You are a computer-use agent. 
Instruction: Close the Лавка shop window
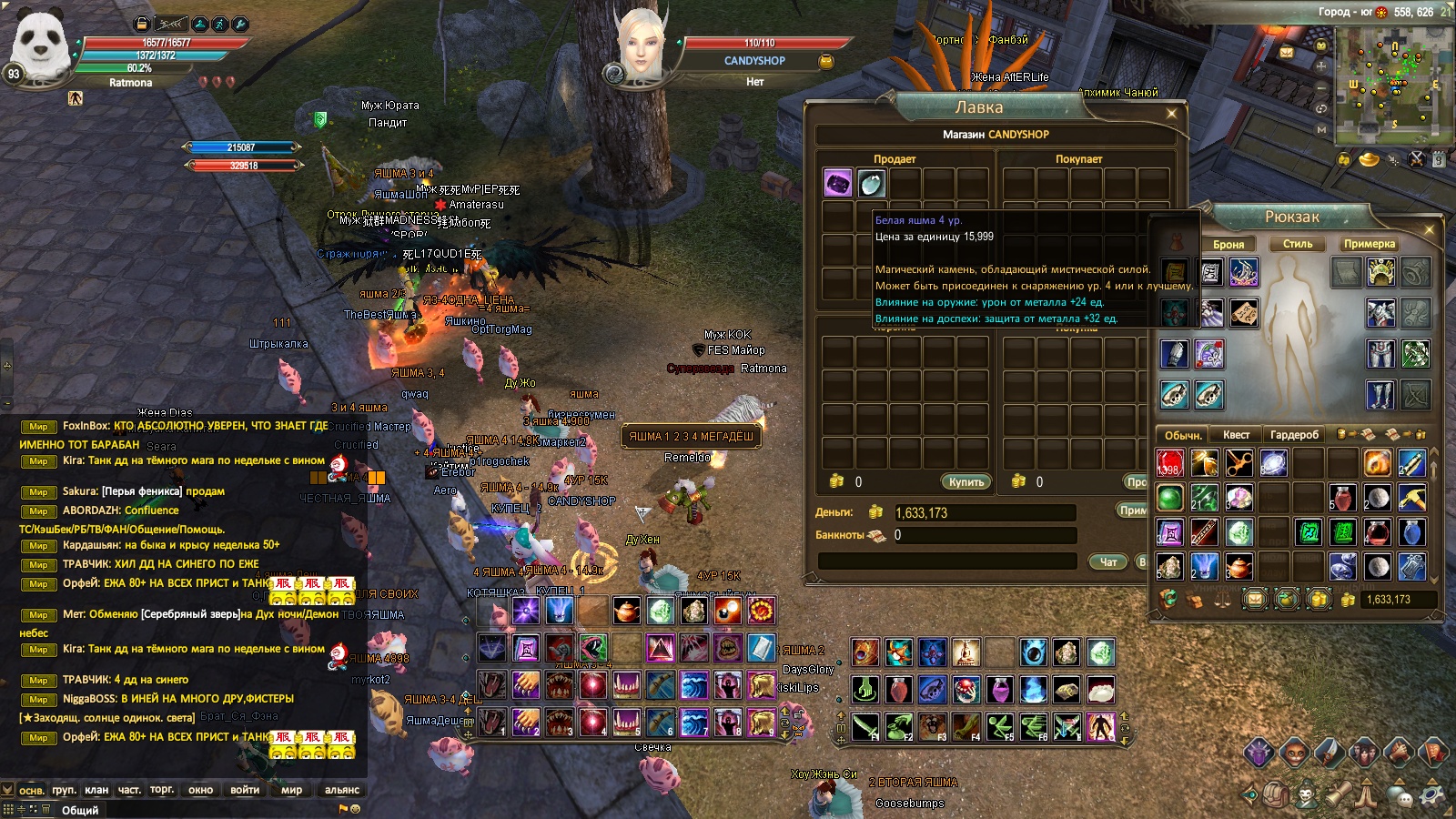[1171, 113]
